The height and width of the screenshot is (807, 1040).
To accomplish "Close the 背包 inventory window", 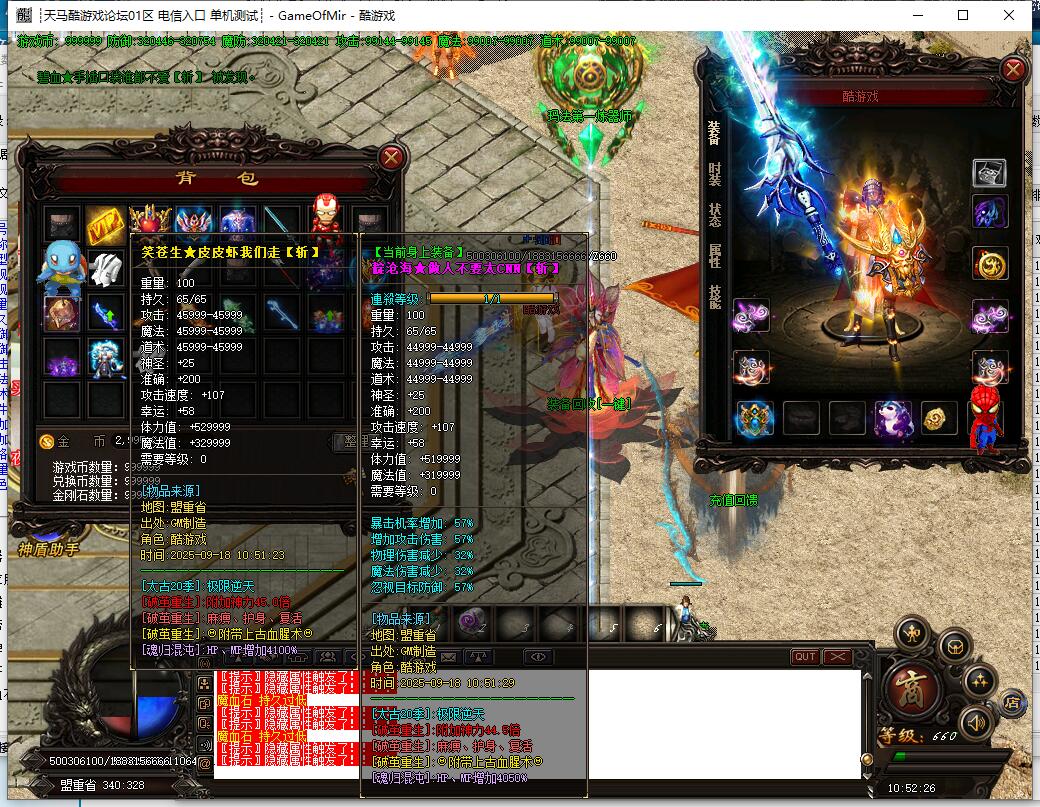I will click(x=392, y=157).
